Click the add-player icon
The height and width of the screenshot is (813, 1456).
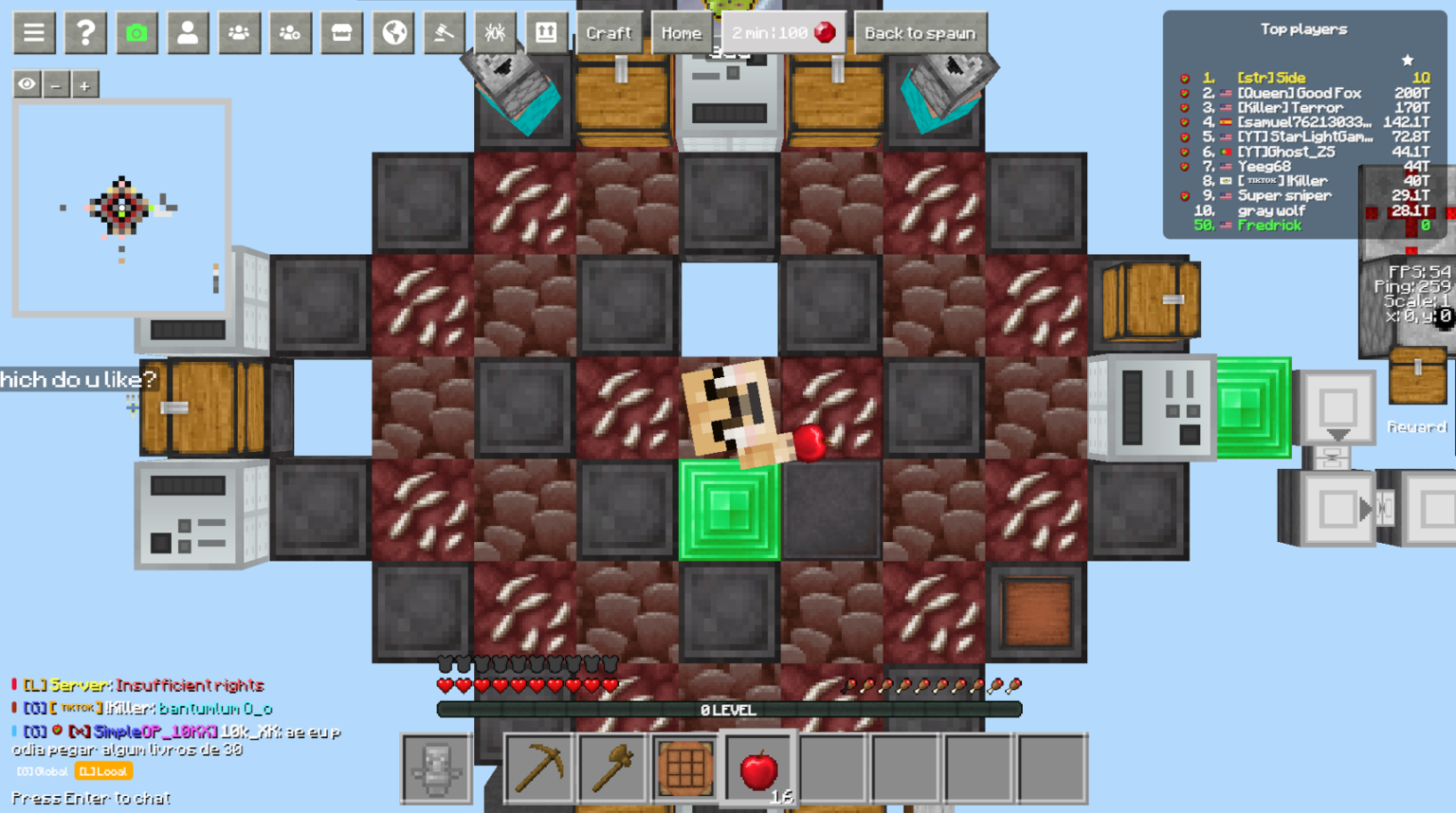tap(291, 32)
